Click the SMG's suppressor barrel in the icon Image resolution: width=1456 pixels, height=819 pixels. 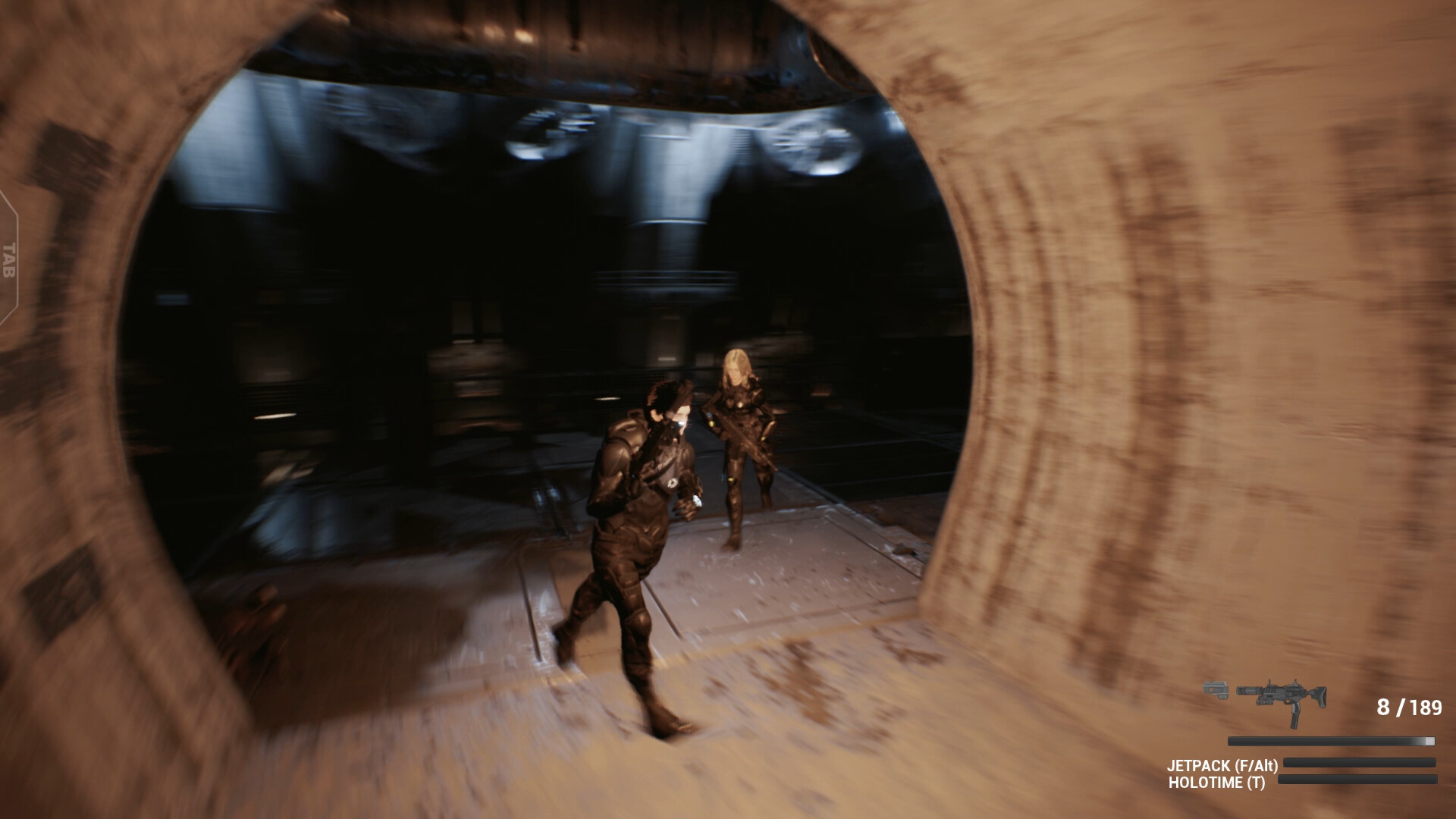coord(1247,691)
